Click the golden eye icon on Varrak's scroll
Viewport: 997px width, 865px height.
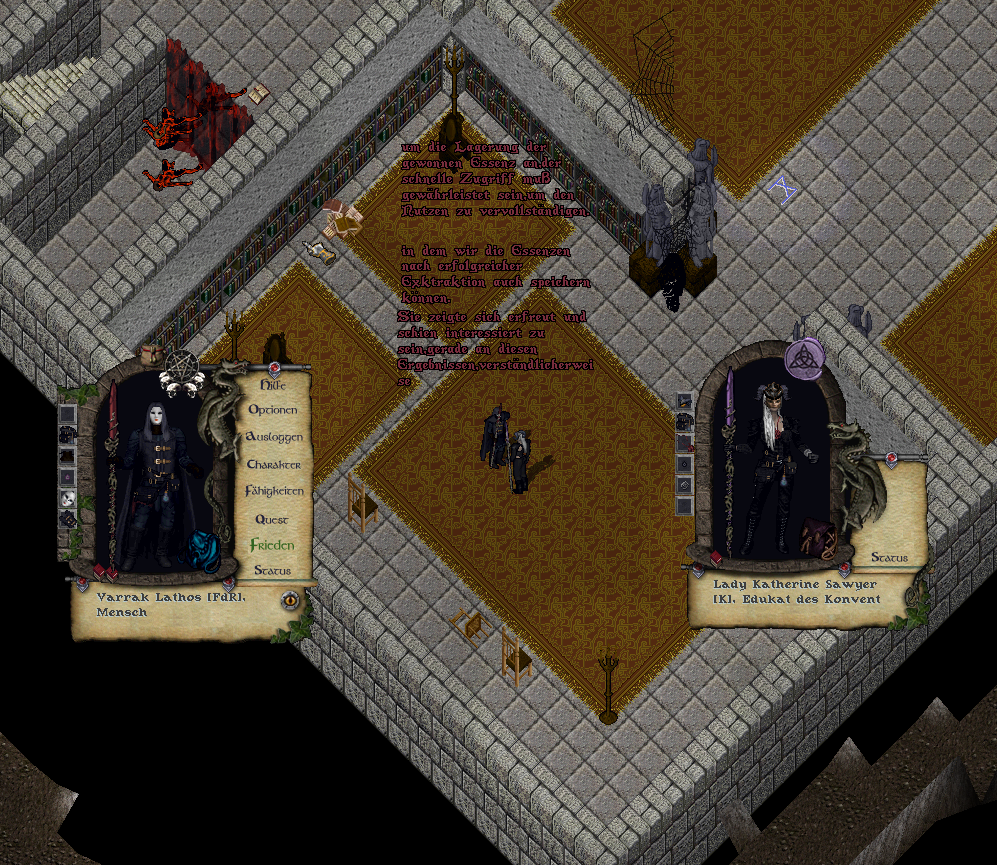pyautogui.click(x=291, y=600)
